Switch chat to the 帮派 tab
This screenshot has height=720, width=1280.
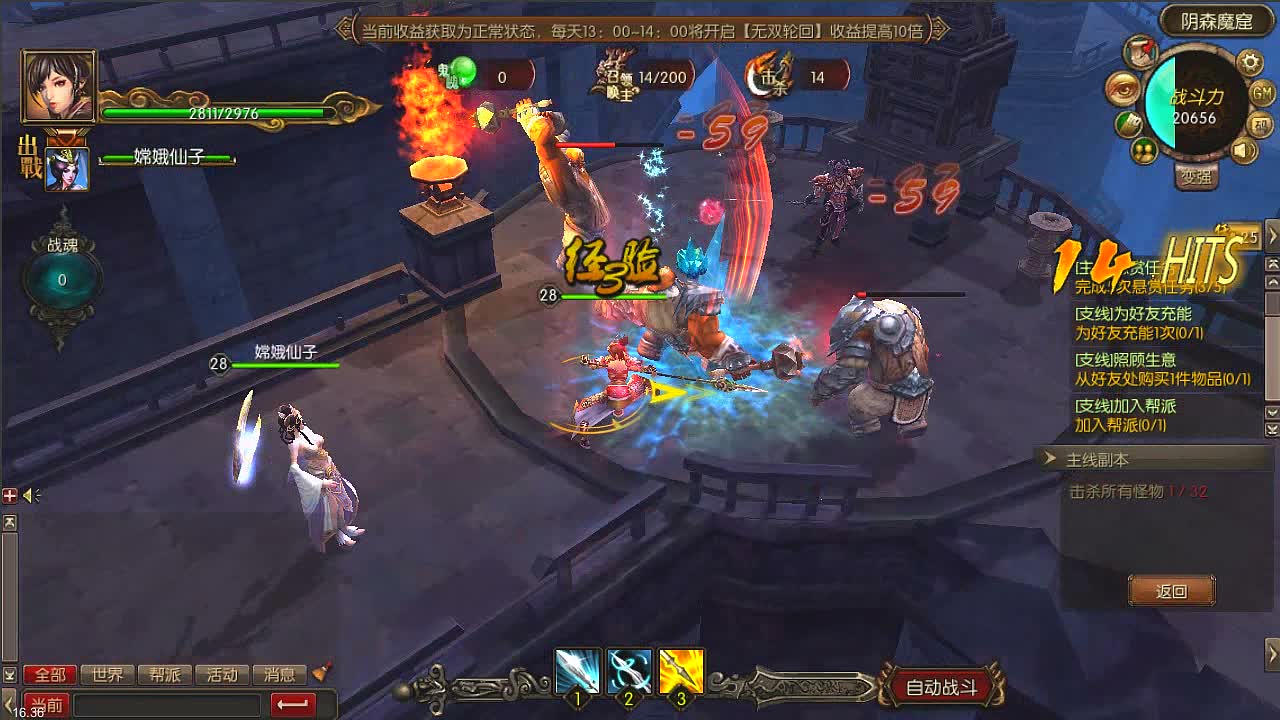pyautogui.click(x=164, y=675)
